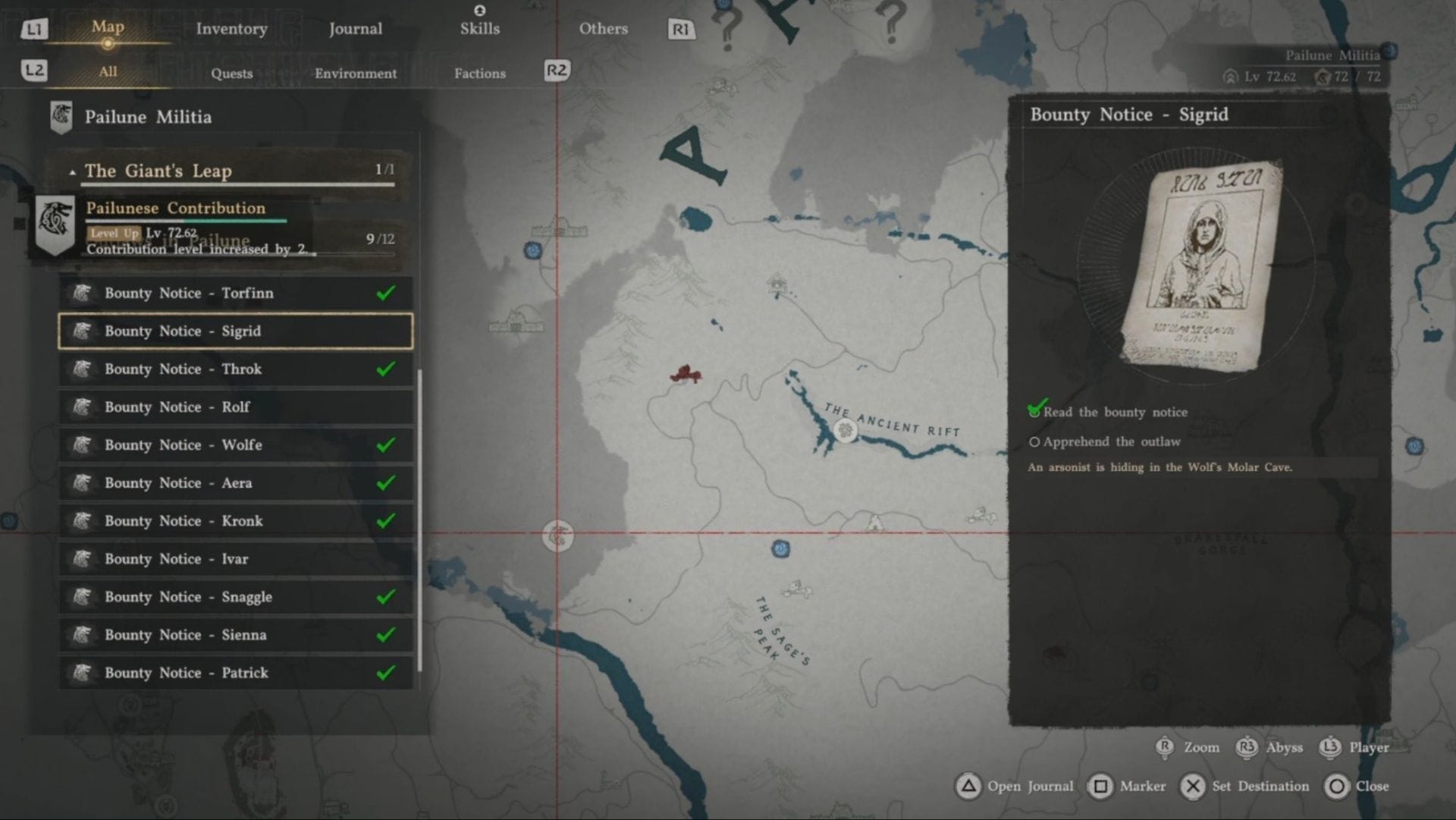Click the red outlaw marker on map

[x=685, y=374]
